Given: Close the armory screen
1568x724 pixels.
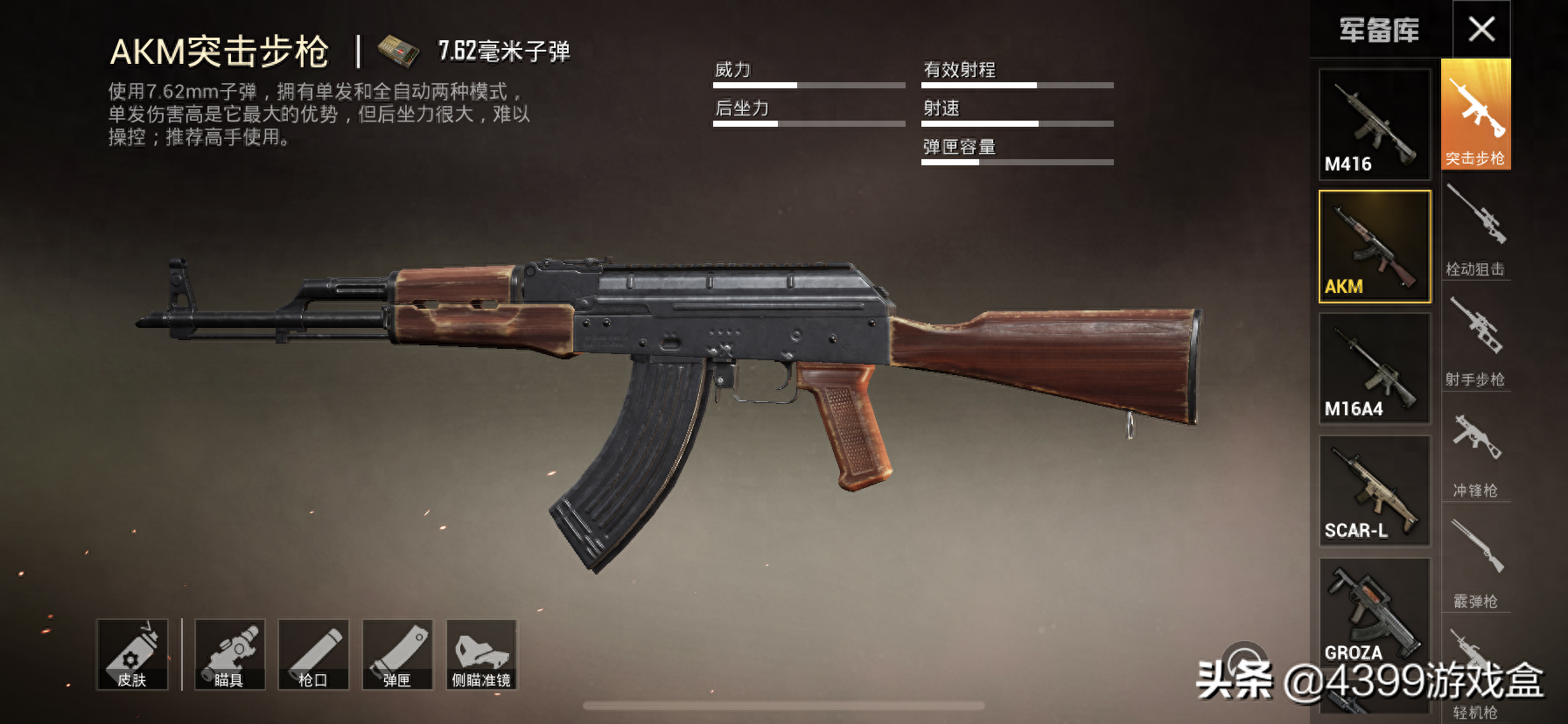Looking at the screenshot, I should [1481, 30].
